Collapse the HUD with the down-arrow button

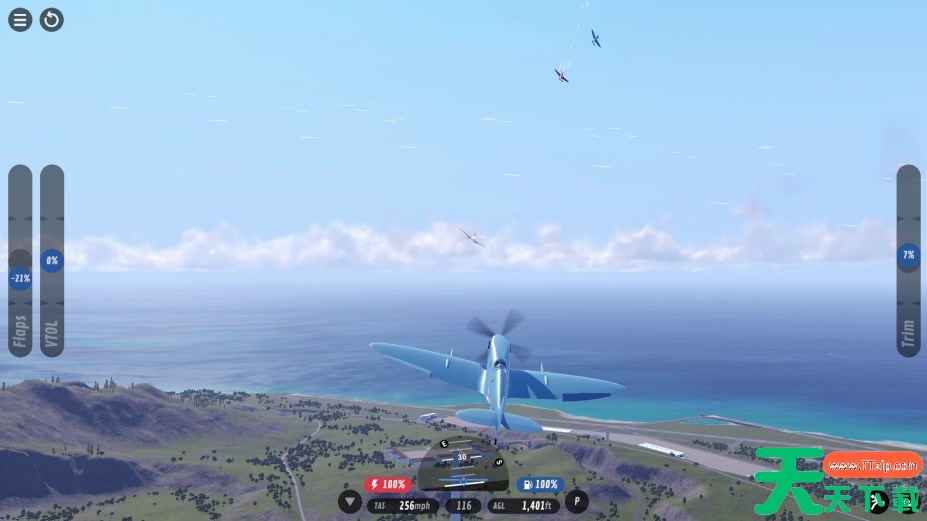(x=350, y=502)
